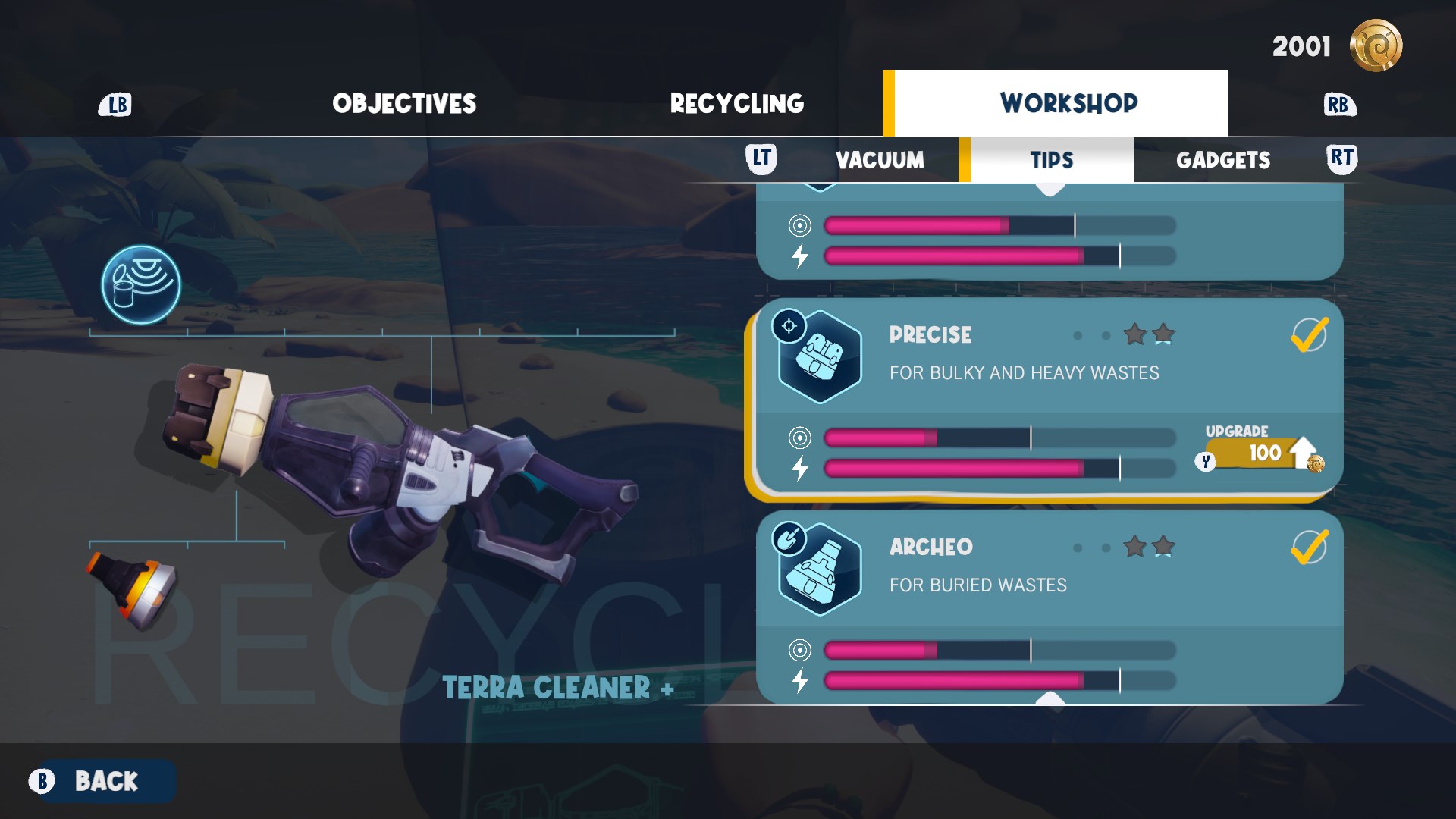Open the Recycling tab
This screenshot has width=1456, height=819.
pos(736,104)
